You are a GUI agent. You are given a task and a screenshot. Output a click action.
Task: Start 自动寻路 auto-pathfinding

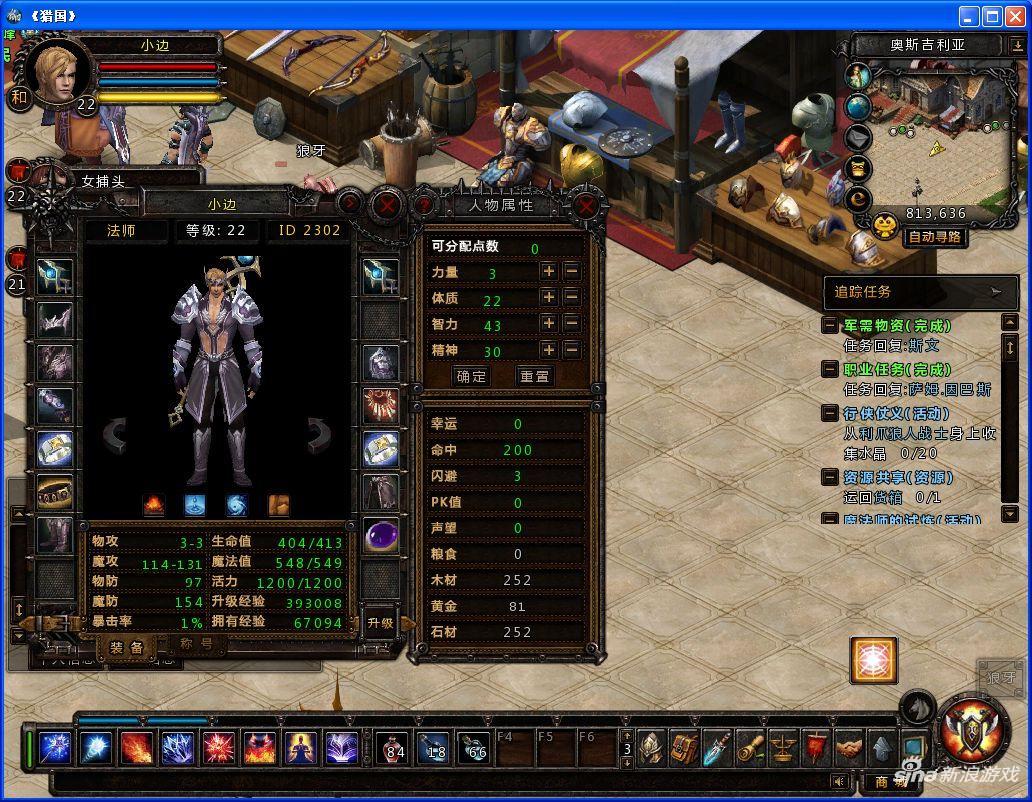[935, 237]
